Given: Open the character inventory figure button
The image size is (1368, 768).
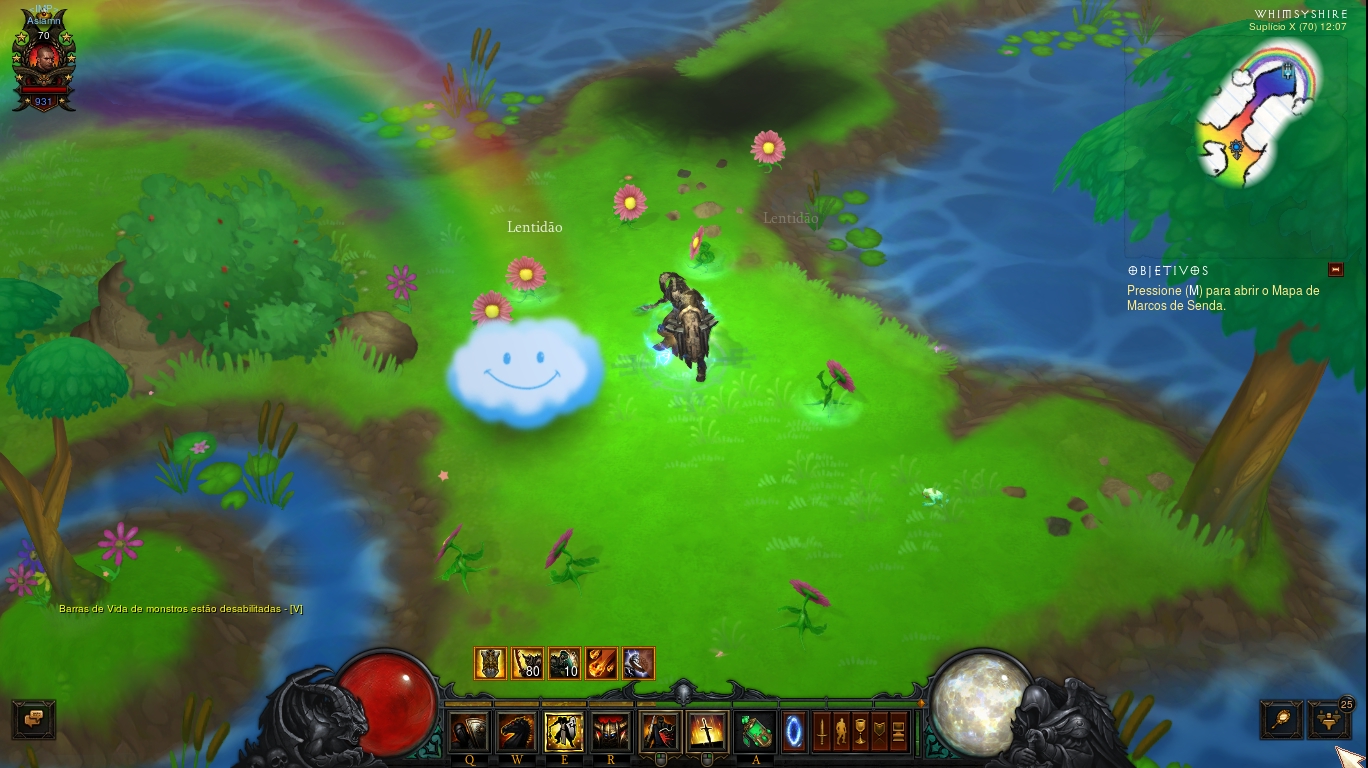Looking at the screenshot, I should pos(841,732).
